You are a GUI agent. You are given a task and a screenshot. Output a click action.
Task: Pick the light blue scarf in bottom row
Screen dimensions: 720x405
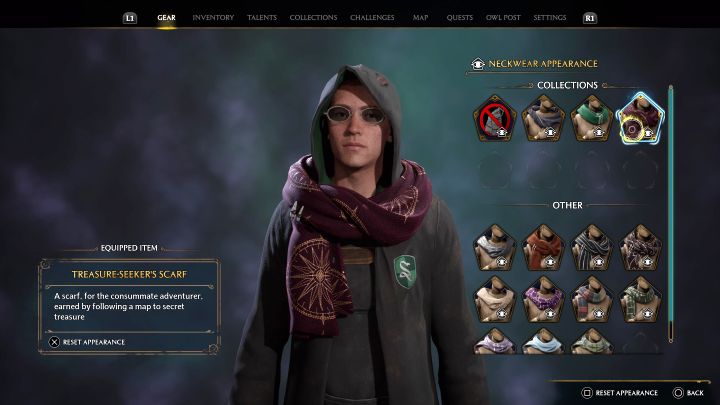tap(541, 341)
